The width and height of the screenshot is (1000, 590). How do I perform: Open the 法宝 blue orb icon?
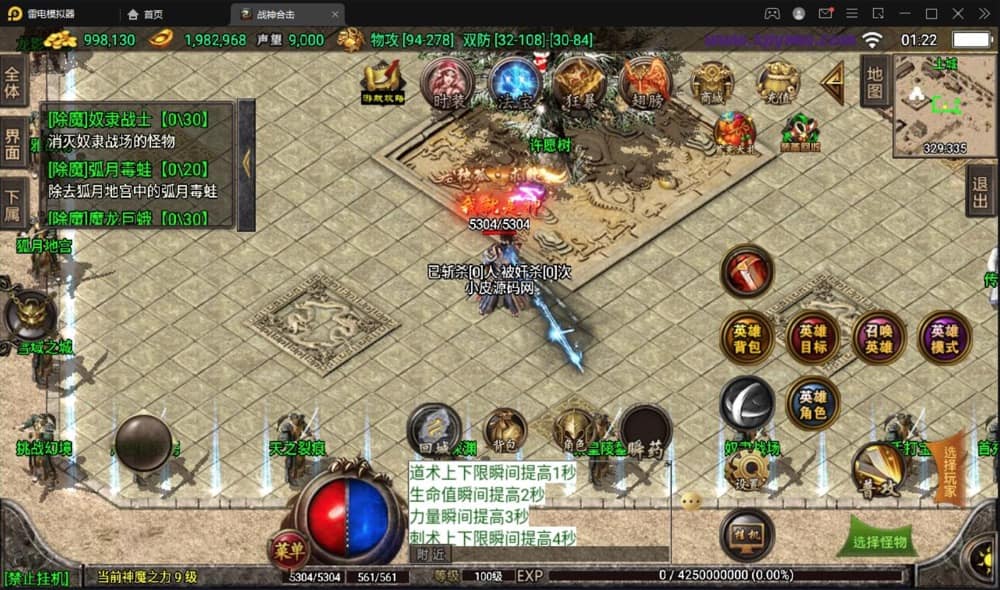point(514,83)
